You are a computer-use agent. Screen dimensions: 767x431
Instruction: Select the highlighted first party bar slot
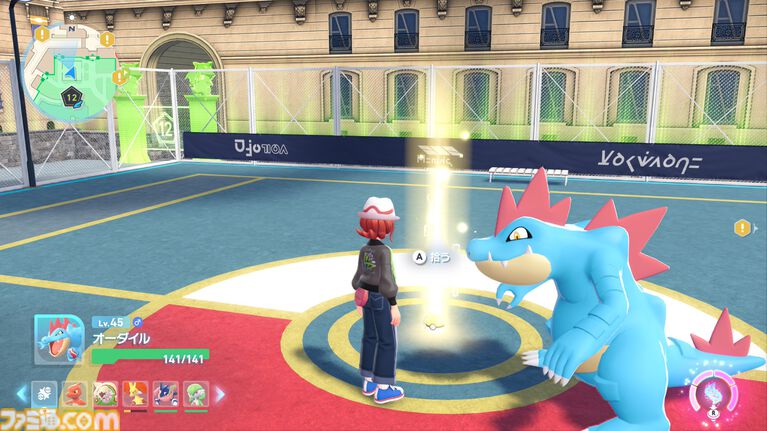[x=44, y=394]
